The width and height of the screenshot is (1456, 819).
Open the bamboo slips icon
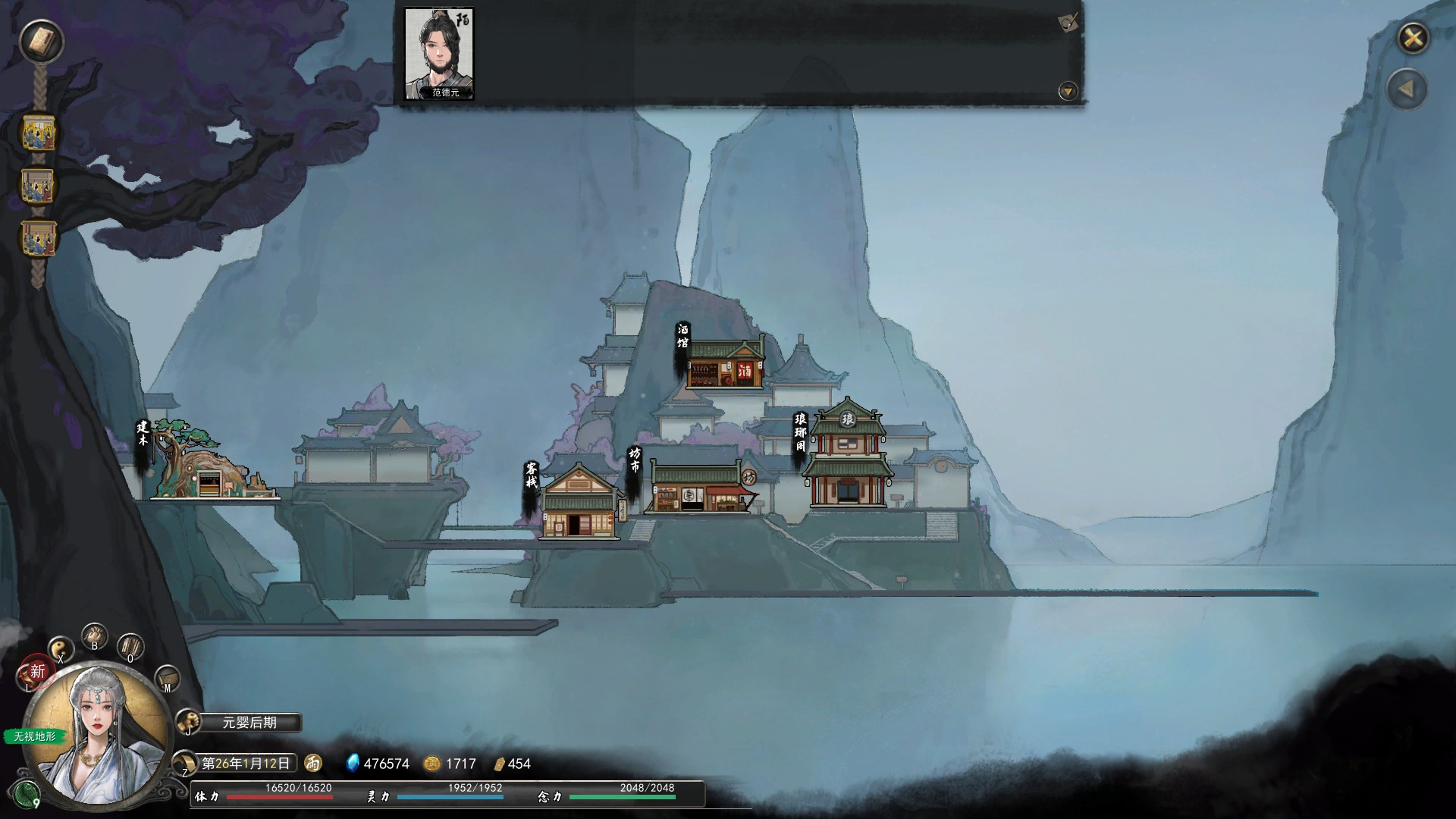(x=130, y=647)
